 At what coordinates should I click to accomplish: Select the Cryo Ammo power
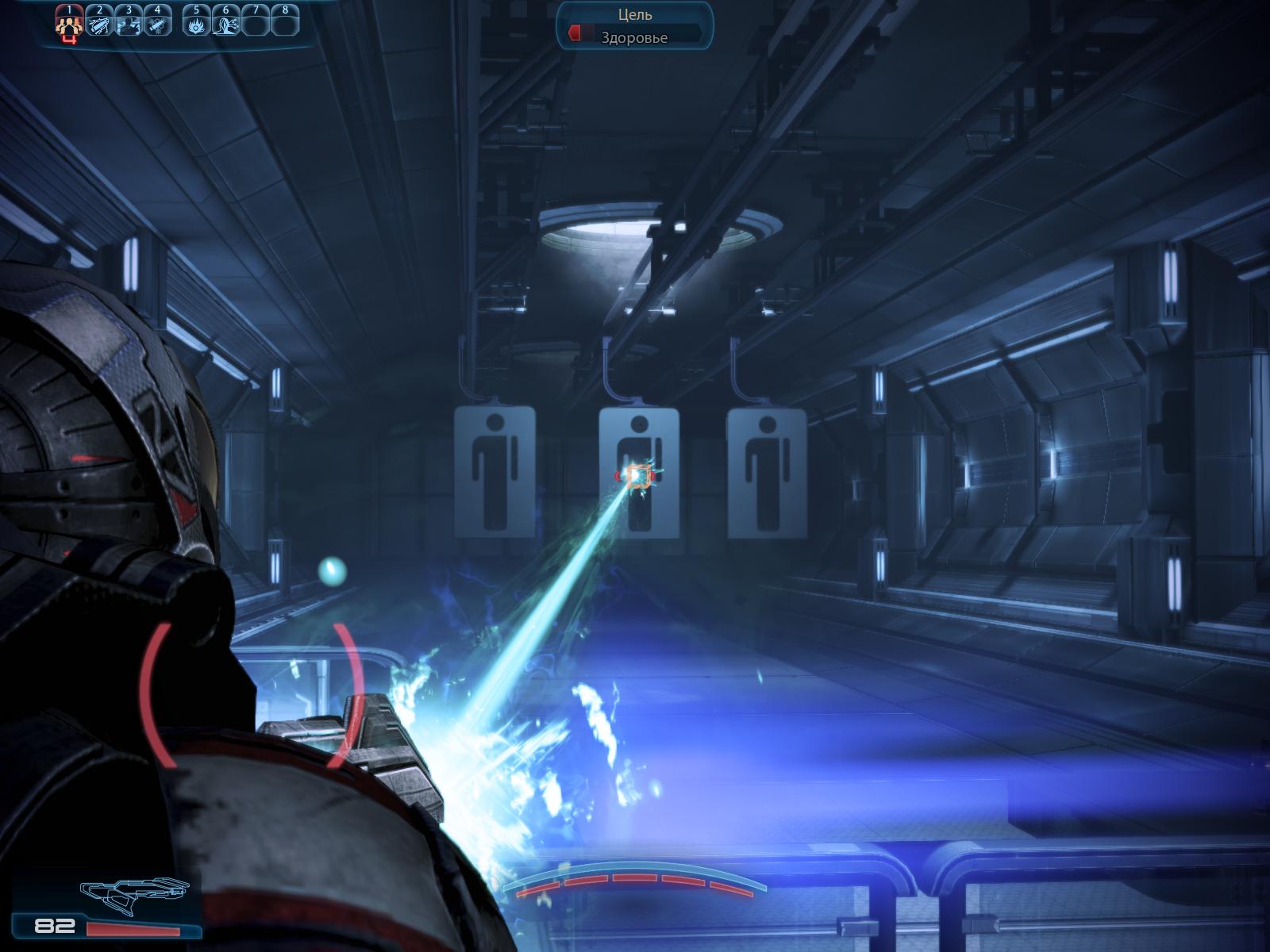tap(159, 25)
